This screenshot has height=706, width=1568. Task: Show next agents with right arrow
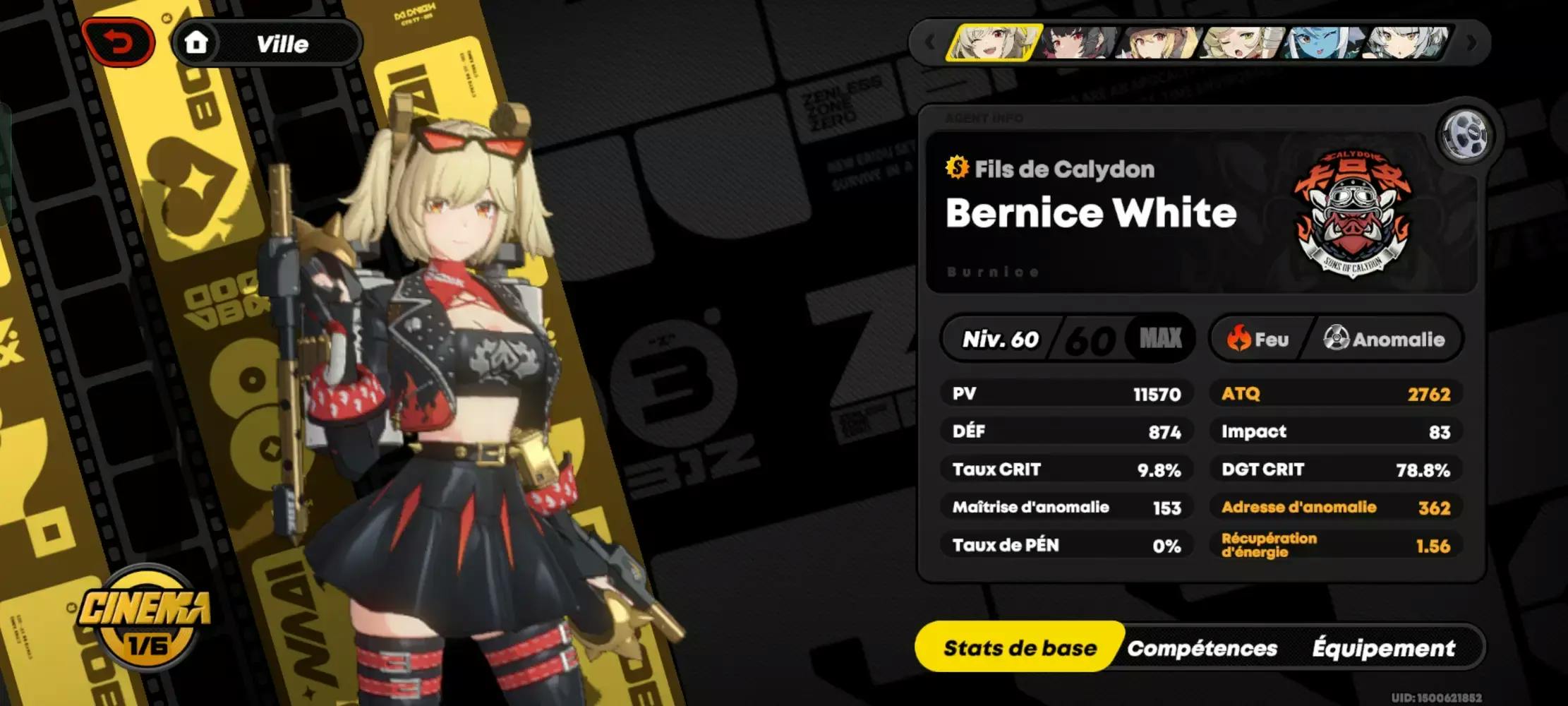point(1471,43)
